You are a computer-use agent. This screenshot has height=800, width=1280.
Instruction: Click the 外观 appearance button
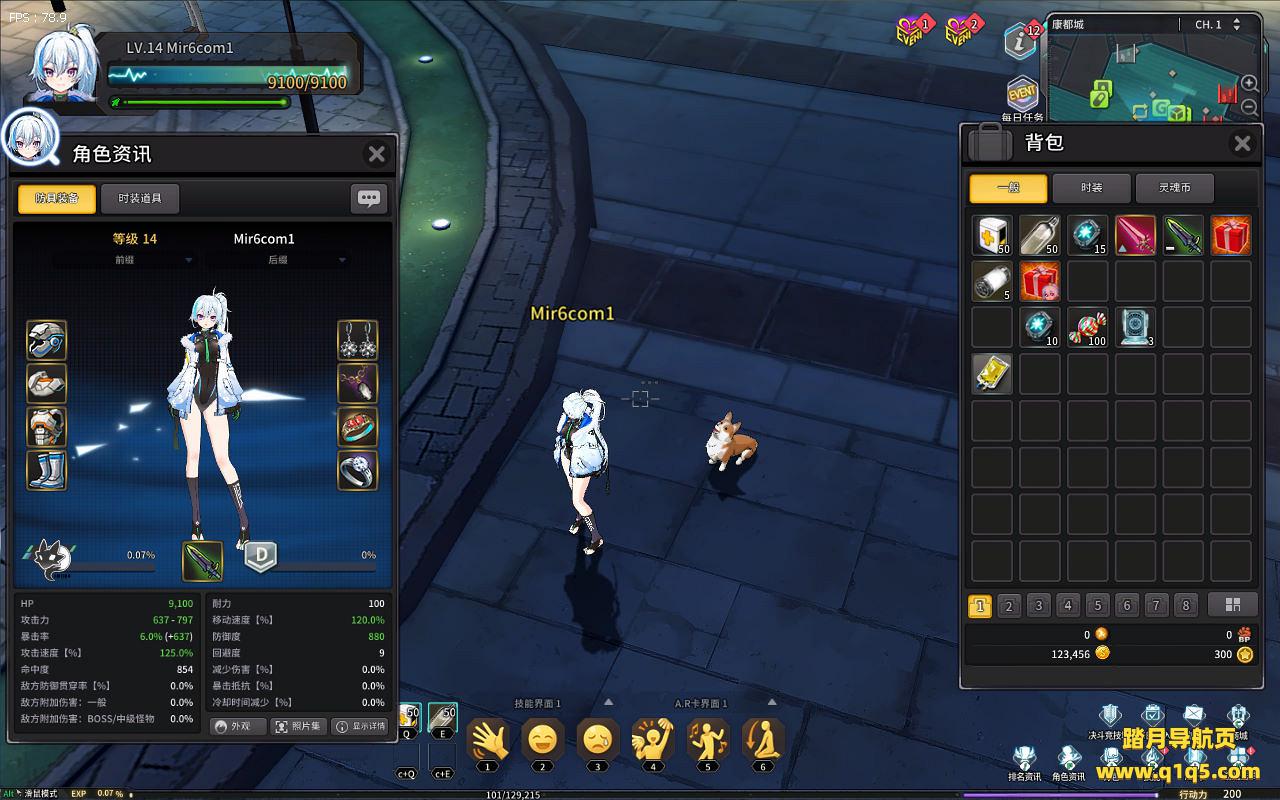237,726
